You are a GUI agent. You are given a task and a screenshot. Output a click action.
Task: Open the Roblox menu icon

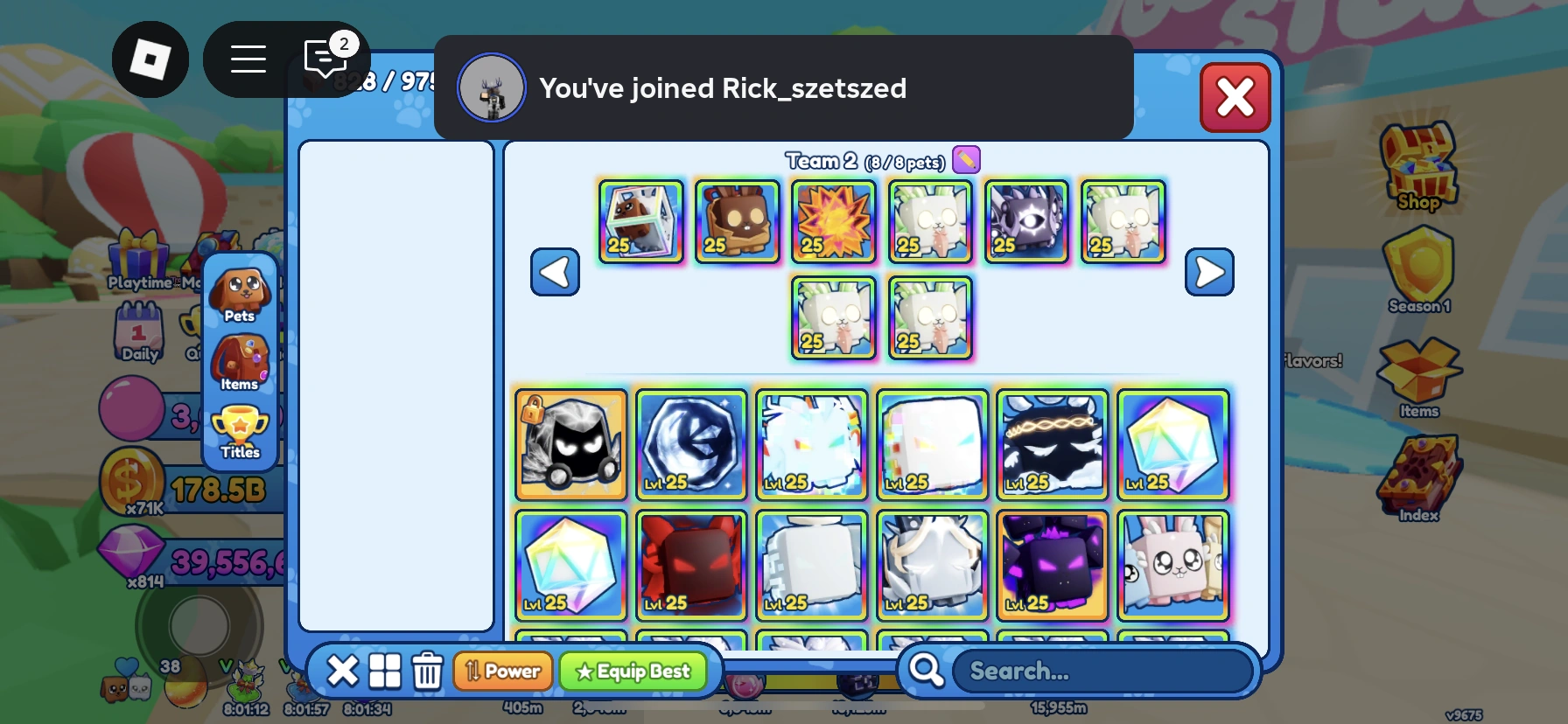(x=150, y=59)
